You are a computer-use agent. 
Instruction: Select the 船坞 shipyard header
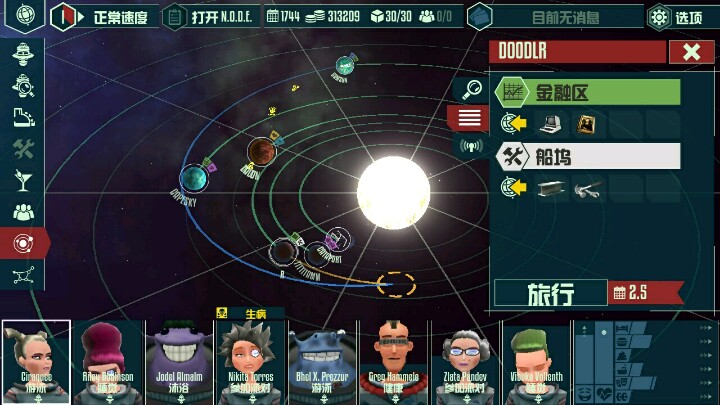click(588, 156)
